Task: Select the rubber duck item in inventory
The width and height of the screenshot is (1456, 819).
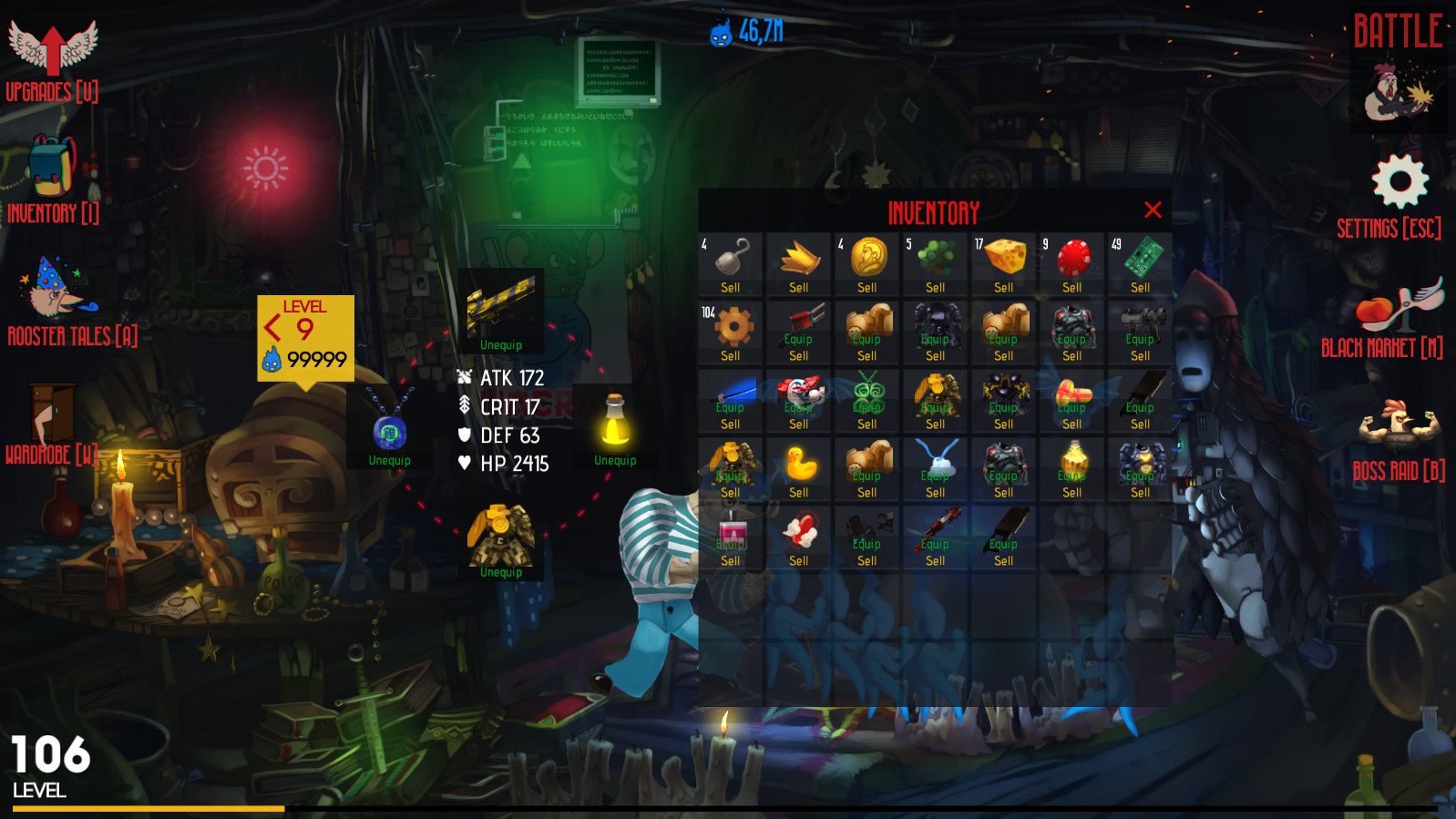Action: [x=798, y=463]
